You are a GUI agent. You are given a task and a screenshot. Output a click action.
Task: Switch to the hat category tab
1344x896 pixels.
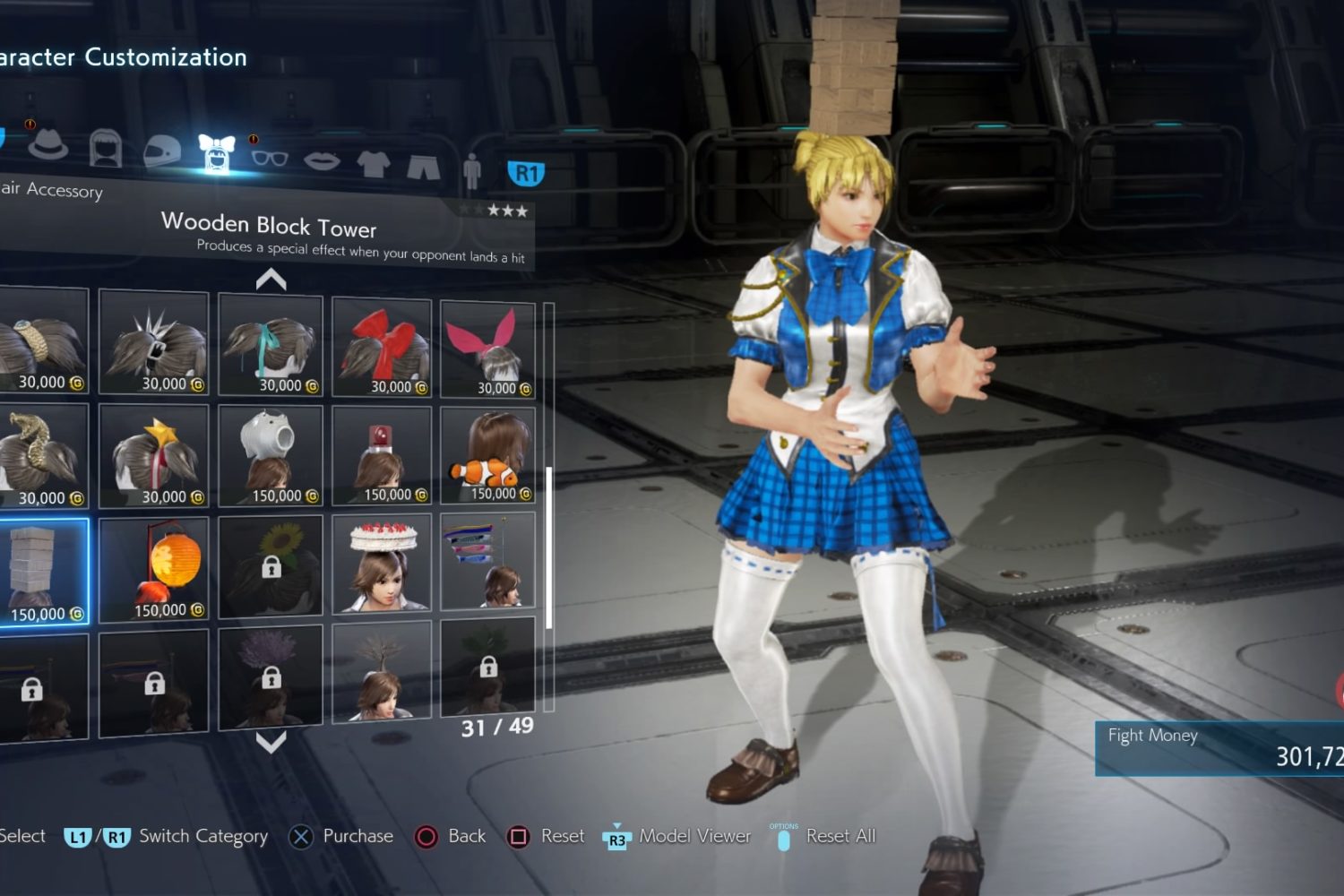click(x=48, y=145)
